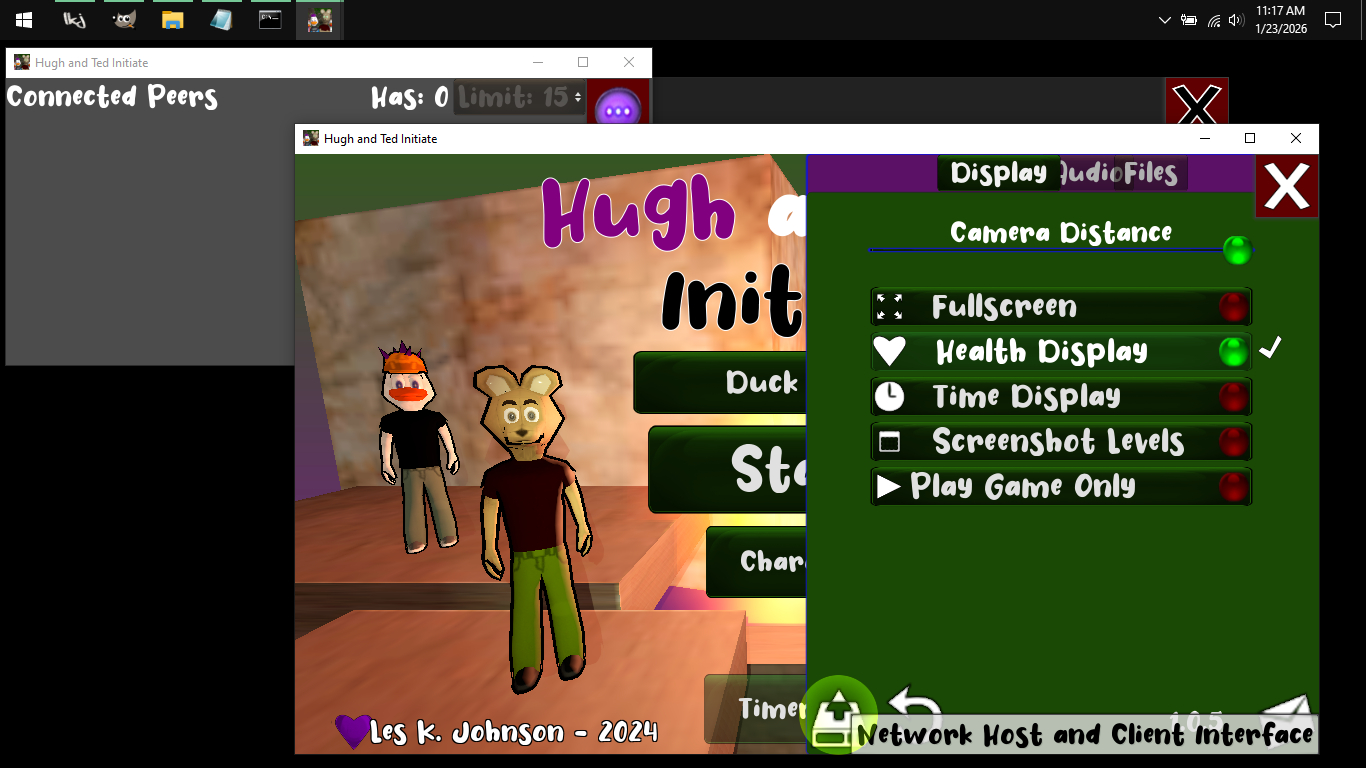Adjust the Camera Distance slider knob
1366x768 pixels.
(x=1237, y=250)
